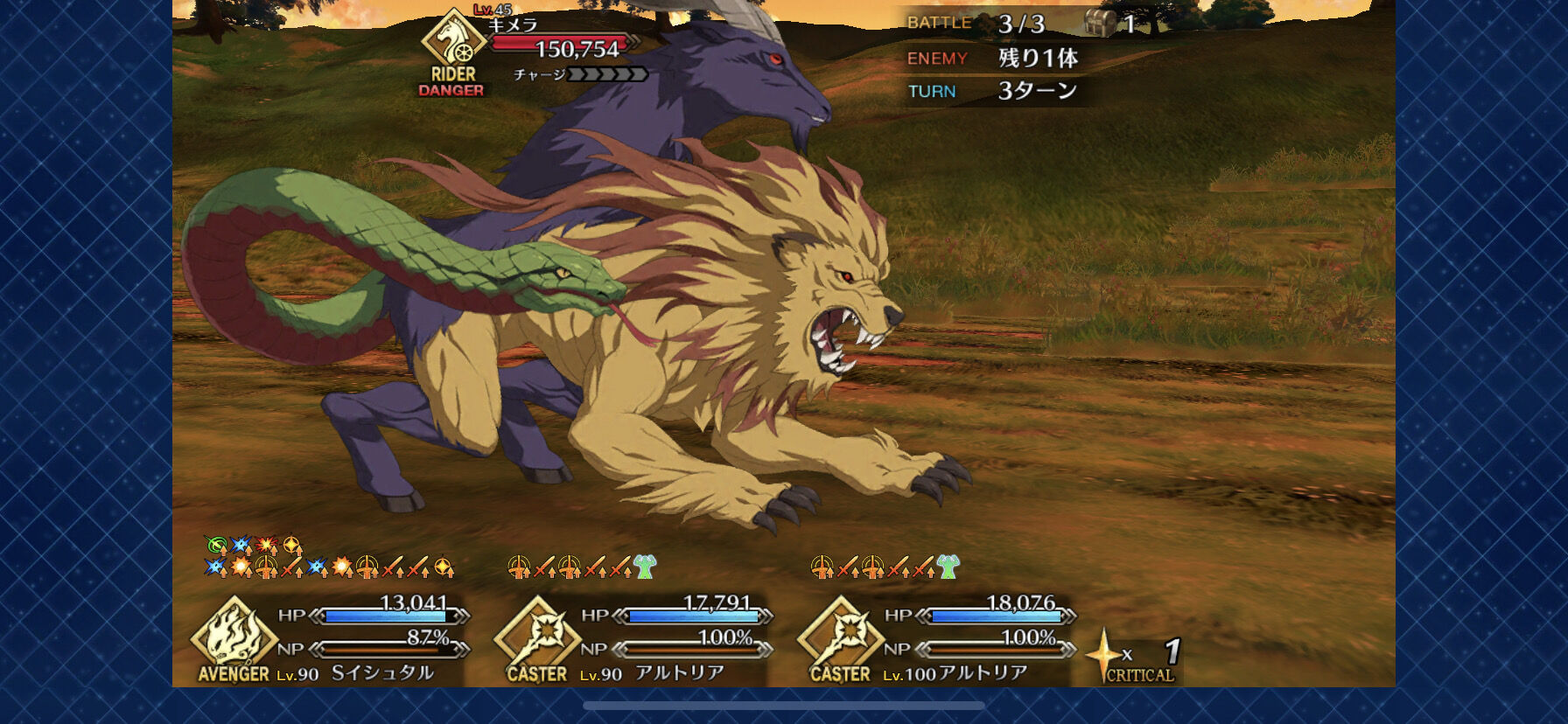The width and height of the screenshot is (1568, 724).
Task: Expand the DANGER indicator under the Rider emblem
Action: (451, 88)
